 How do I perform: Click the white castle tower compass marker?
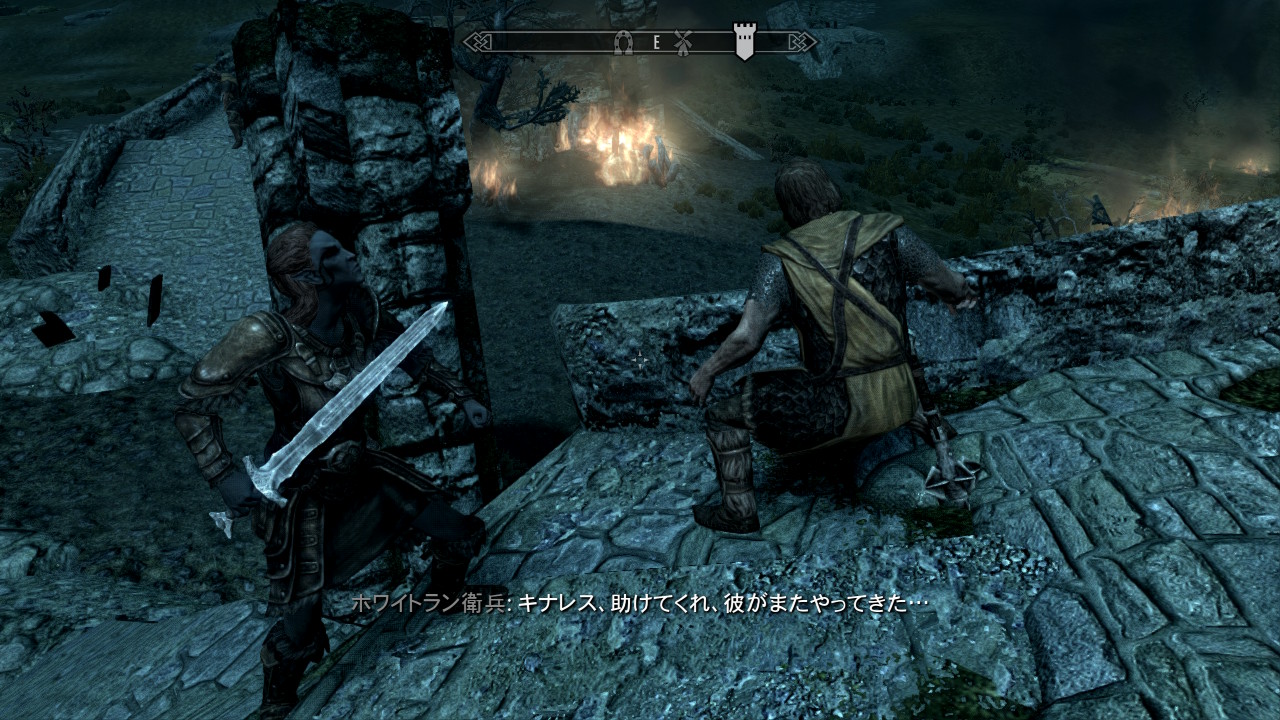tap(744, 42)
